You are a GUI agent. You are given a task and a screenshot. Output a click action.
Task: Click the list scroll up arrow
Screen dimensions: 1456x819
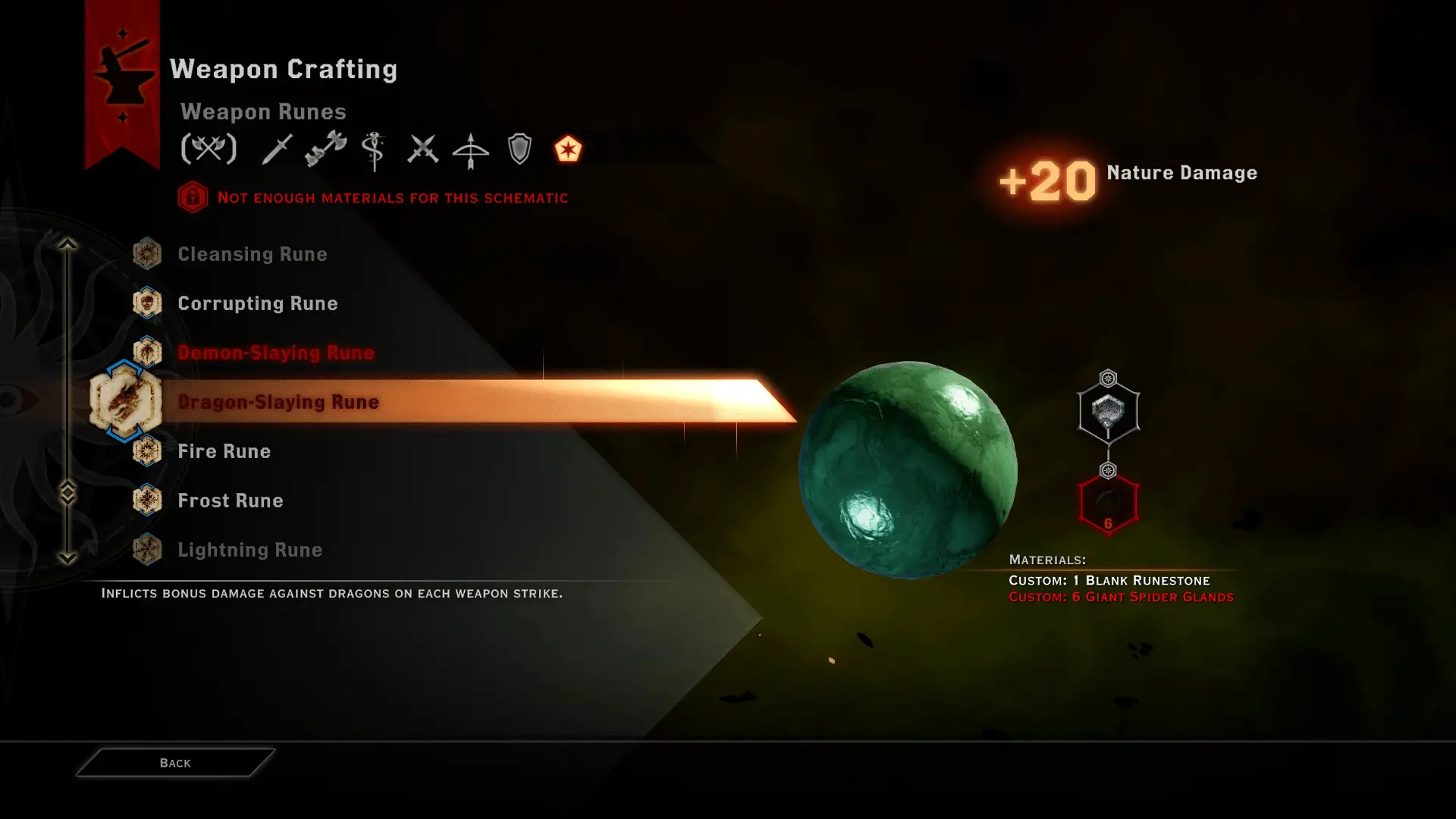[x=67, y=244]
